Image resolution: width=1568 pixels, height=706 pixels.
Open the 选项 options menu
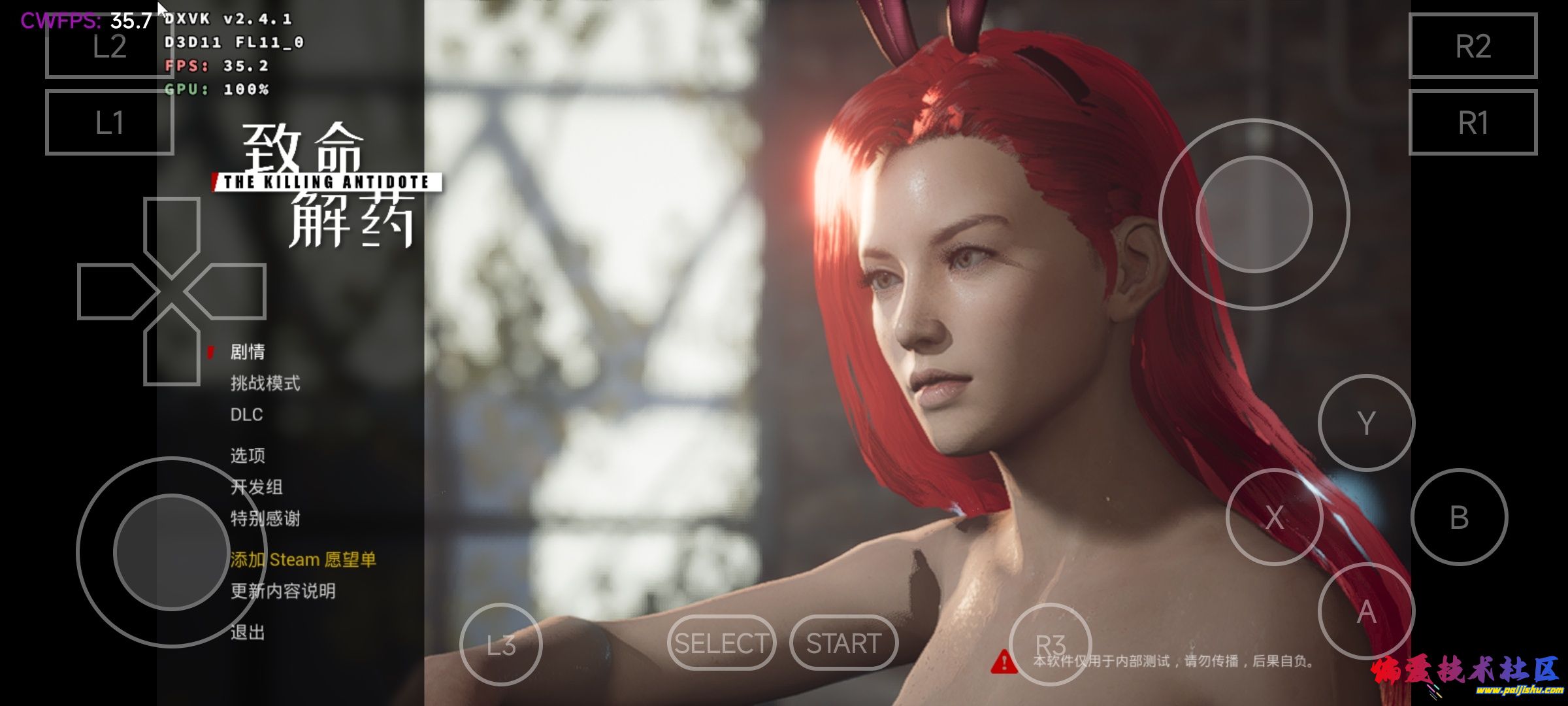coord(248,455)
